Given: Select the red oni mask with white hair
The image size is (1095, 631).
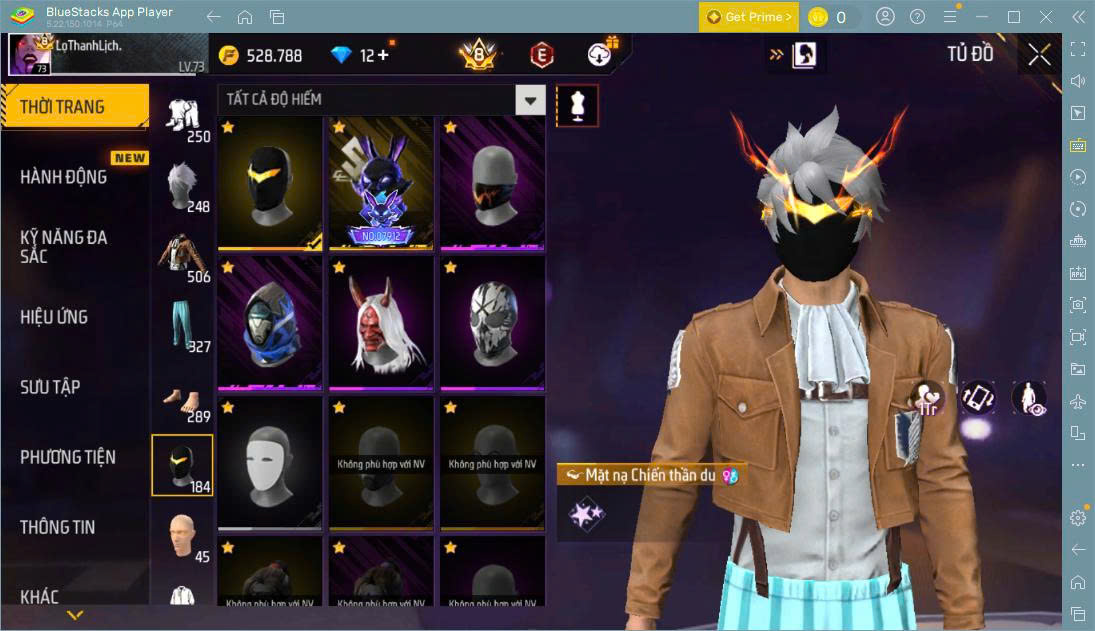Looking at the screenshot, I should [381, 321].
